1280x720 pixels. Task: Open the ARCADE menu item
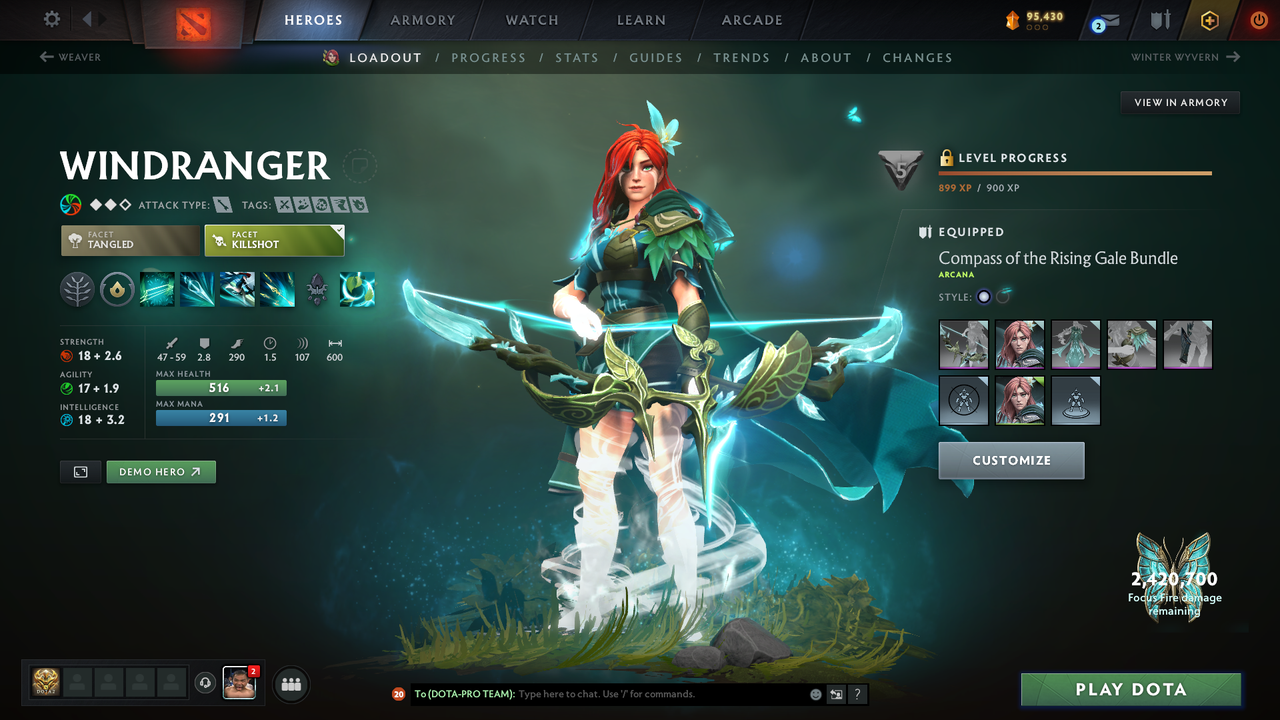751,20
